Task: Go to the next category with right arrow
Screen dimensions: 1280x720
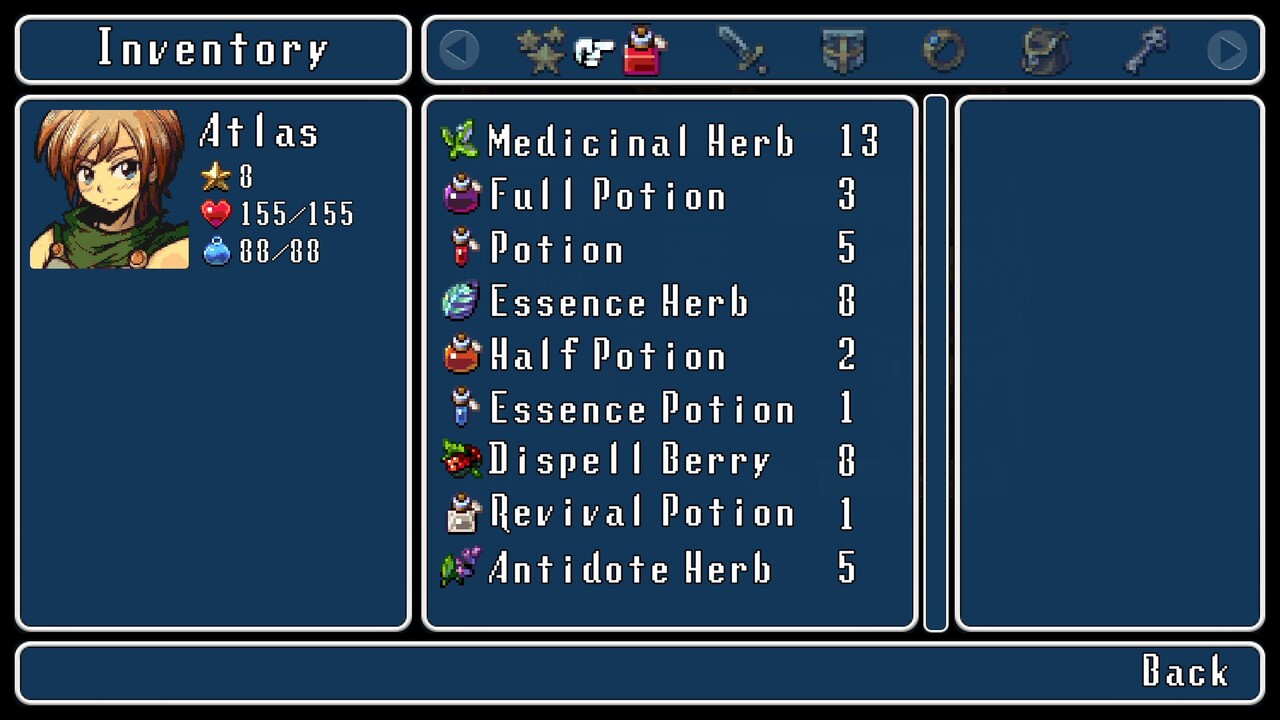Action: [1227, 50]
